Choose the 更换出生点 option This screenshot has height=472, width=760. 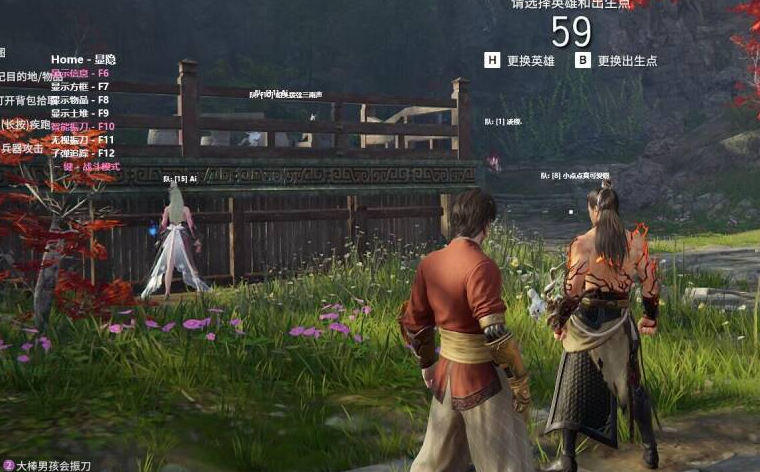(616, 60)
